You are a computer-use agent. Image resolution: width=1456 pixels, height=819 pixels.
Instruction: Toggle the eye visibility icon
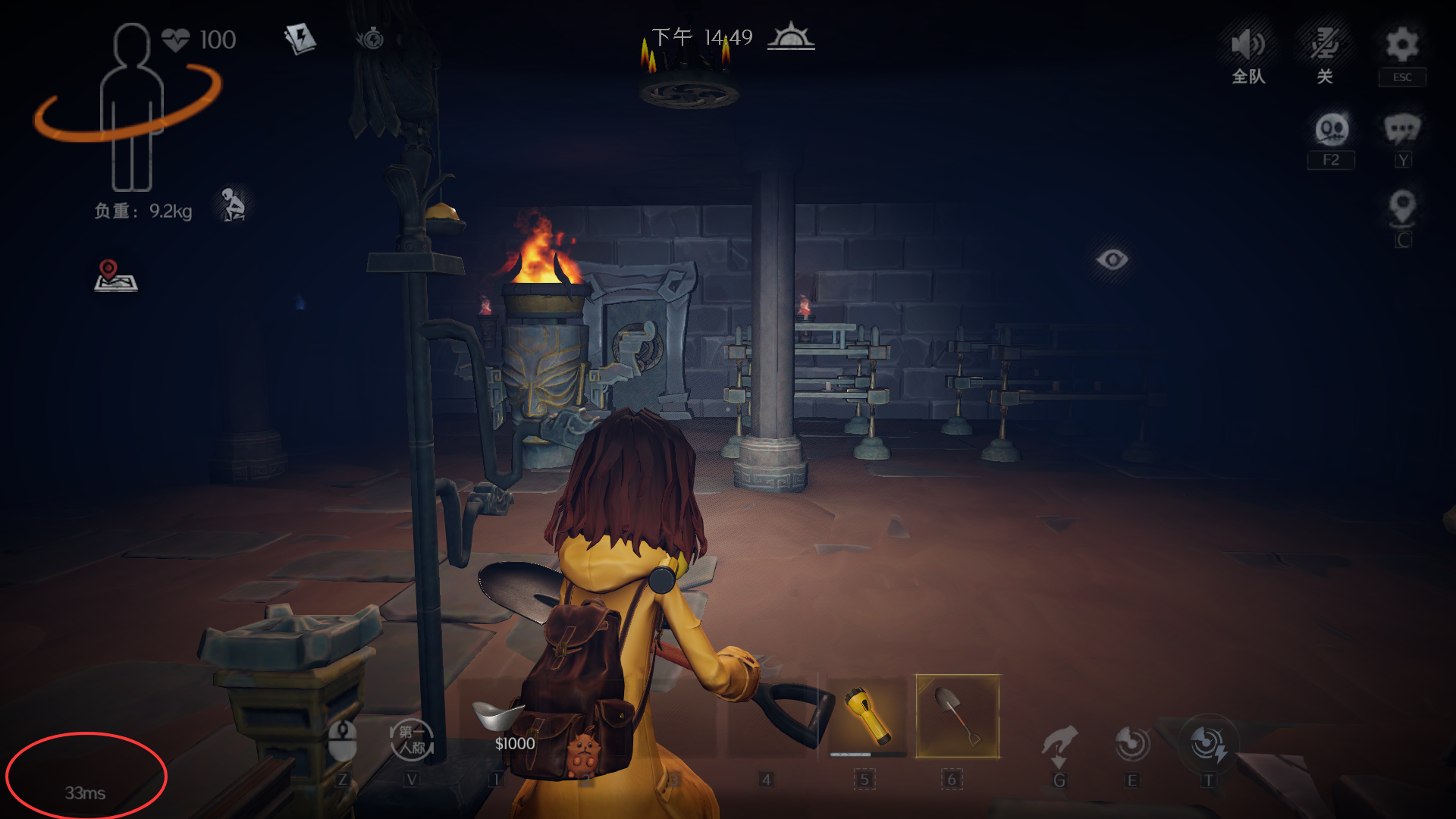pos(1112,260)
